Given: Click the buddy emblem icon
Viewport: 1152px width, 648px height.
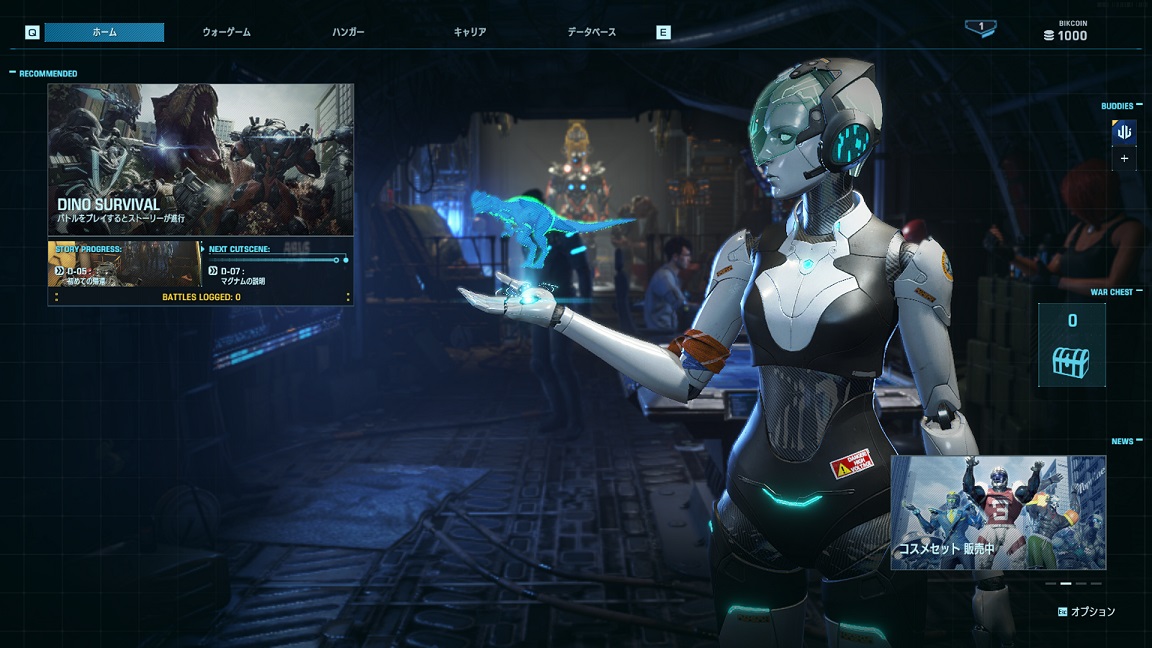Looking at the screenshot, I should [x=1124, y=132].
